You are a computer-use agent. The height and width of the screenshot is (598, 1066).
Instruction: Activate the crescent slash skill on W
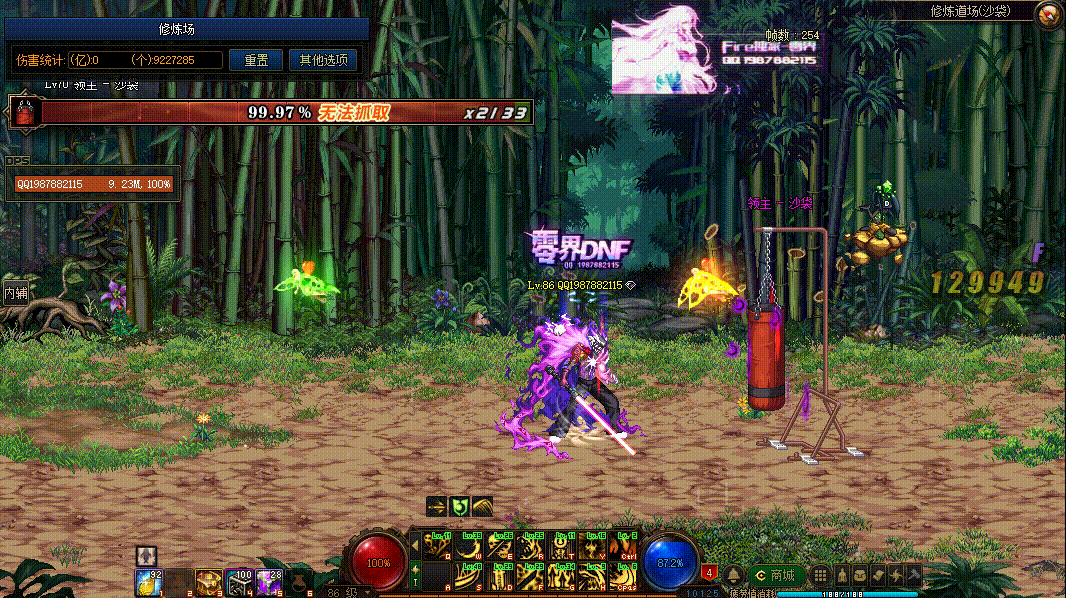(467, 547)
